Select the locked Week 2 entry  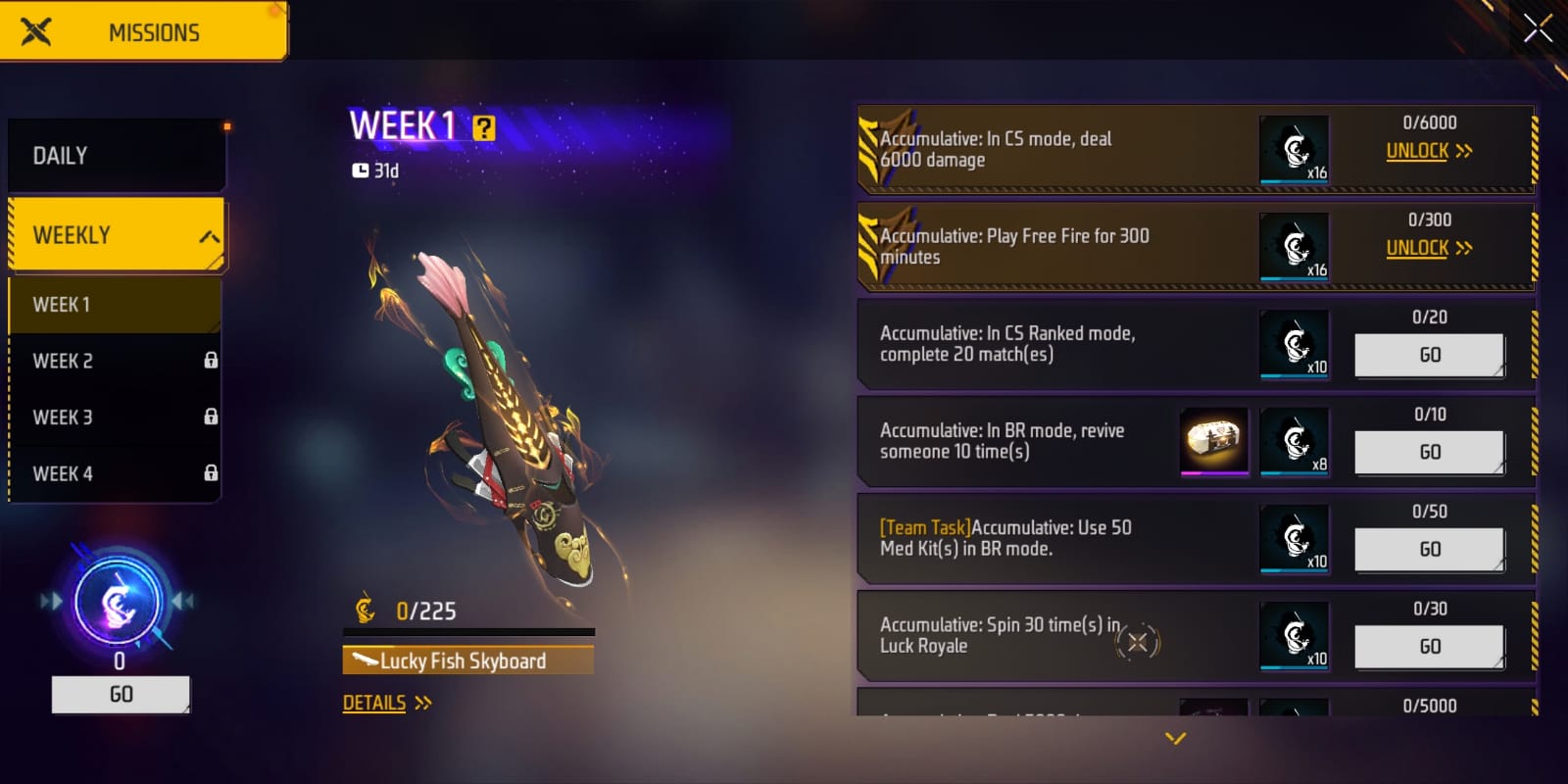[114, 361]
